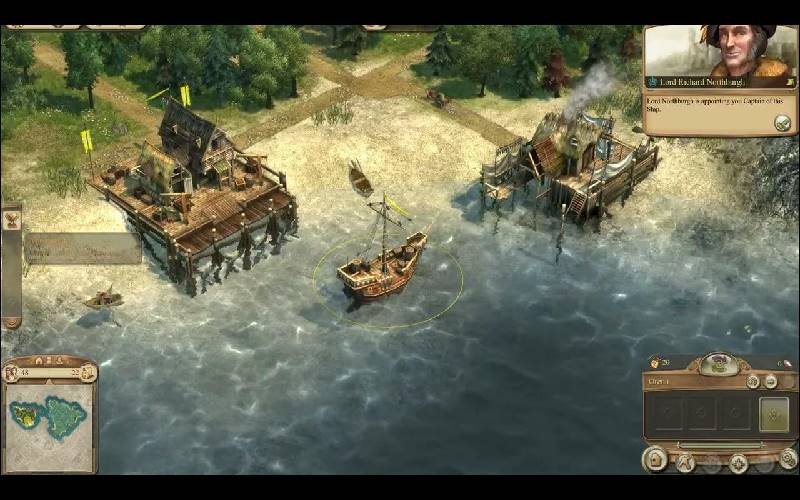This screenshot has height=500, width=800.
Task: Click the hammer tool button
Action: click(684, 462)
